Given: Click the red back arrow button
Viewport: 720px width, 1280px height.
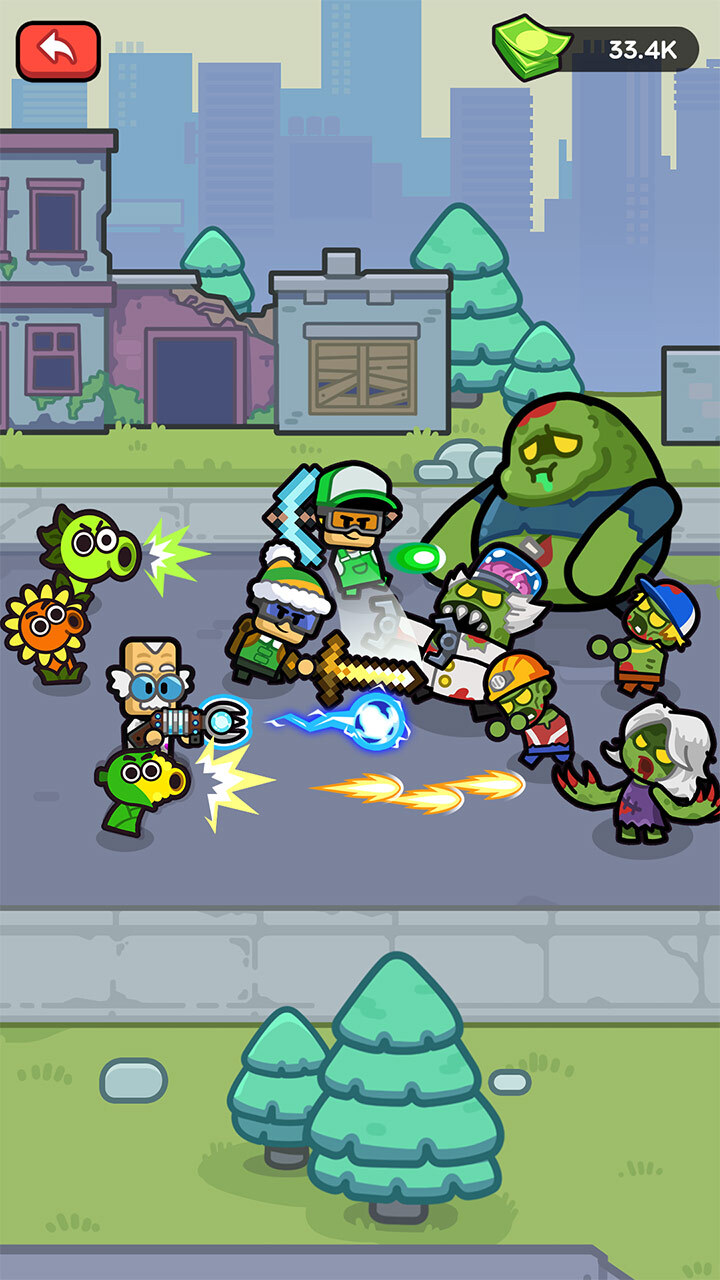Looking at the screenshot, I should coord(58,51).
